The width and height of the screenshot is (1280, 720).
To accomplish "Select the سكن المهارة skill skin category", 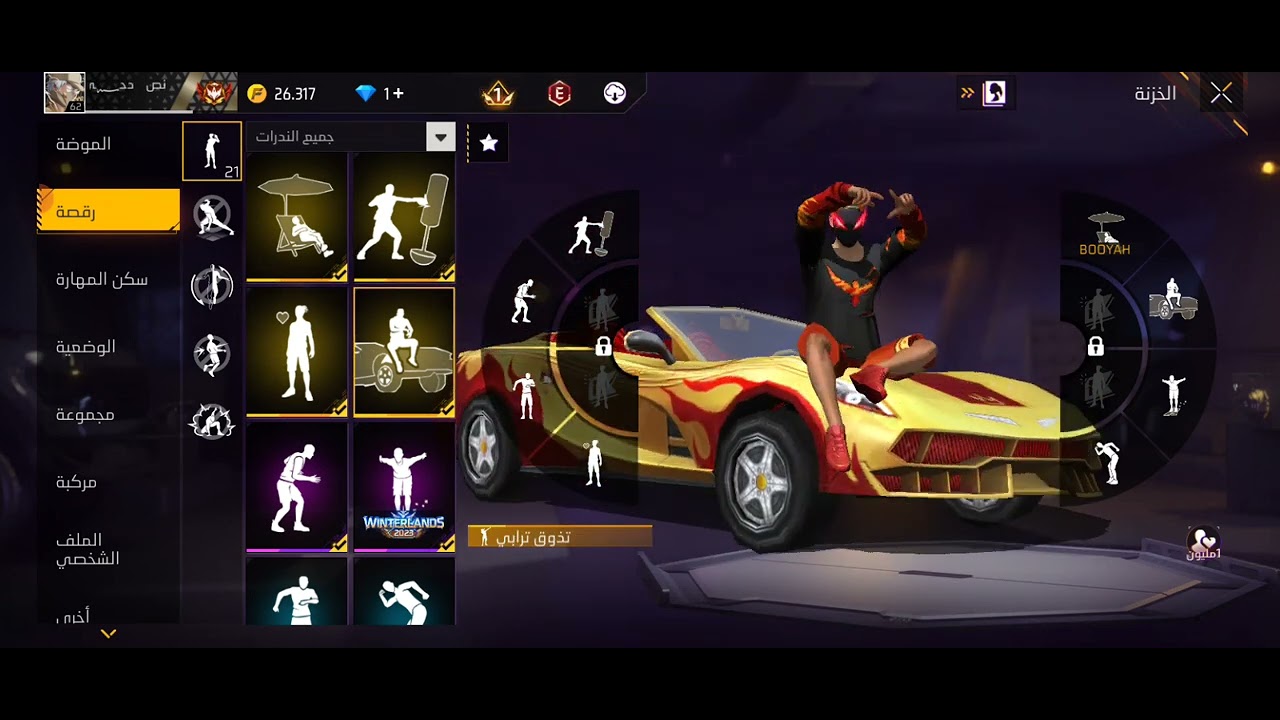I will tap(102, 280).
